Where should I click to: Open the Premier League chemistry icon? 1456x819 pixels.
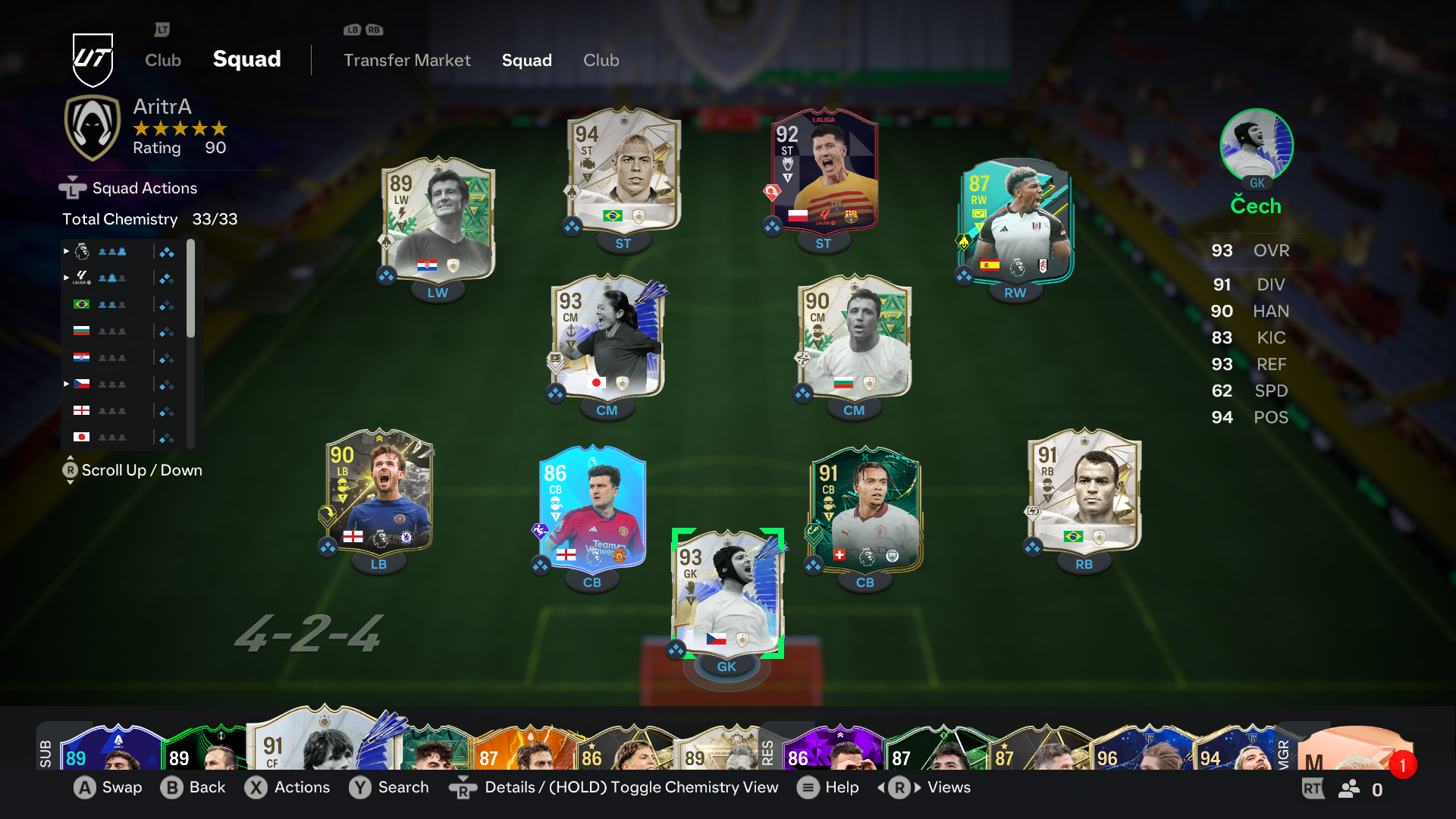point(81,252)
